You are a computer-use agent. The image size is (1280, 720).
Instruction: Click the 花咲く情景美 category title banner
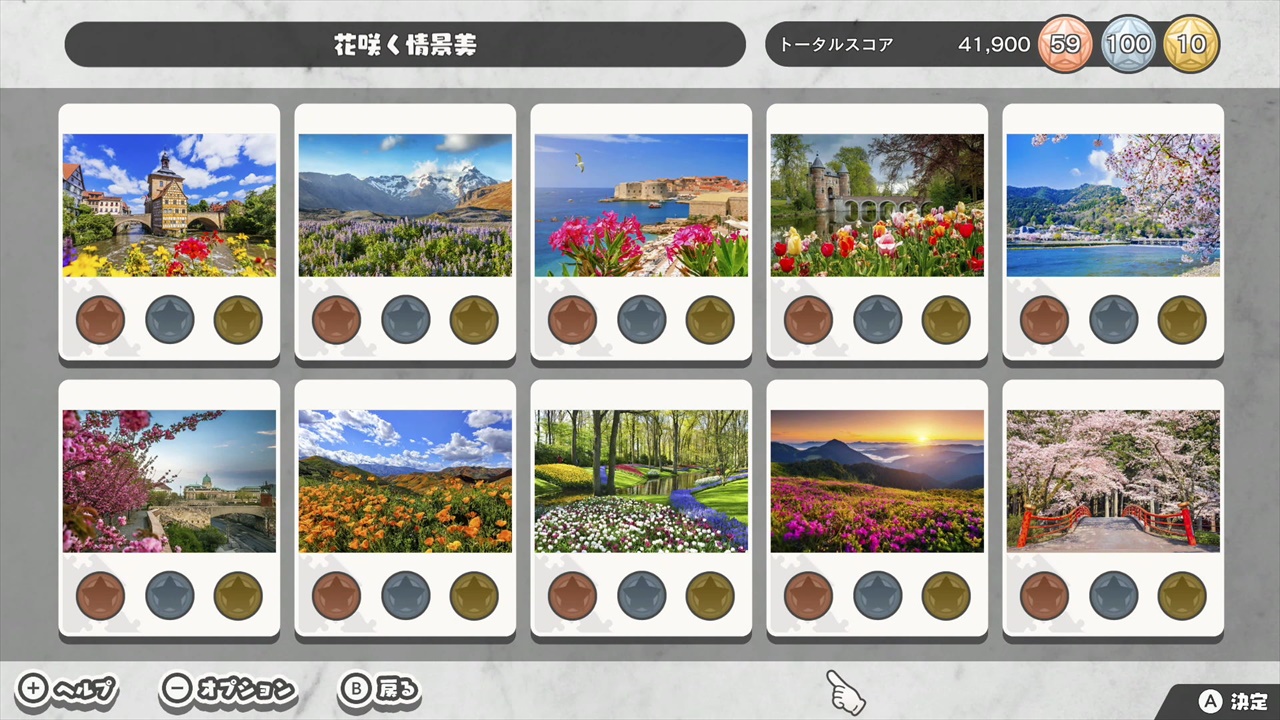[x=404, y=44]
